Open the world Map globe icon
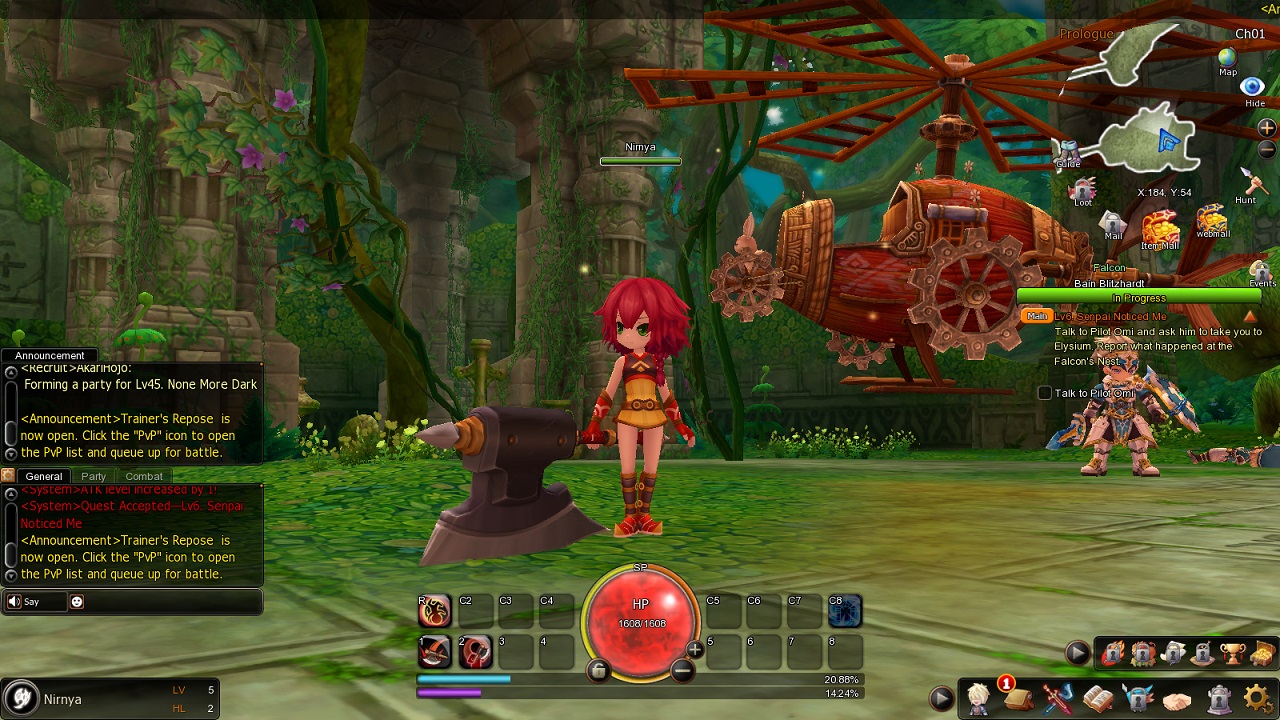This screenshot has height=720, width=1280. pos(1228,59)
